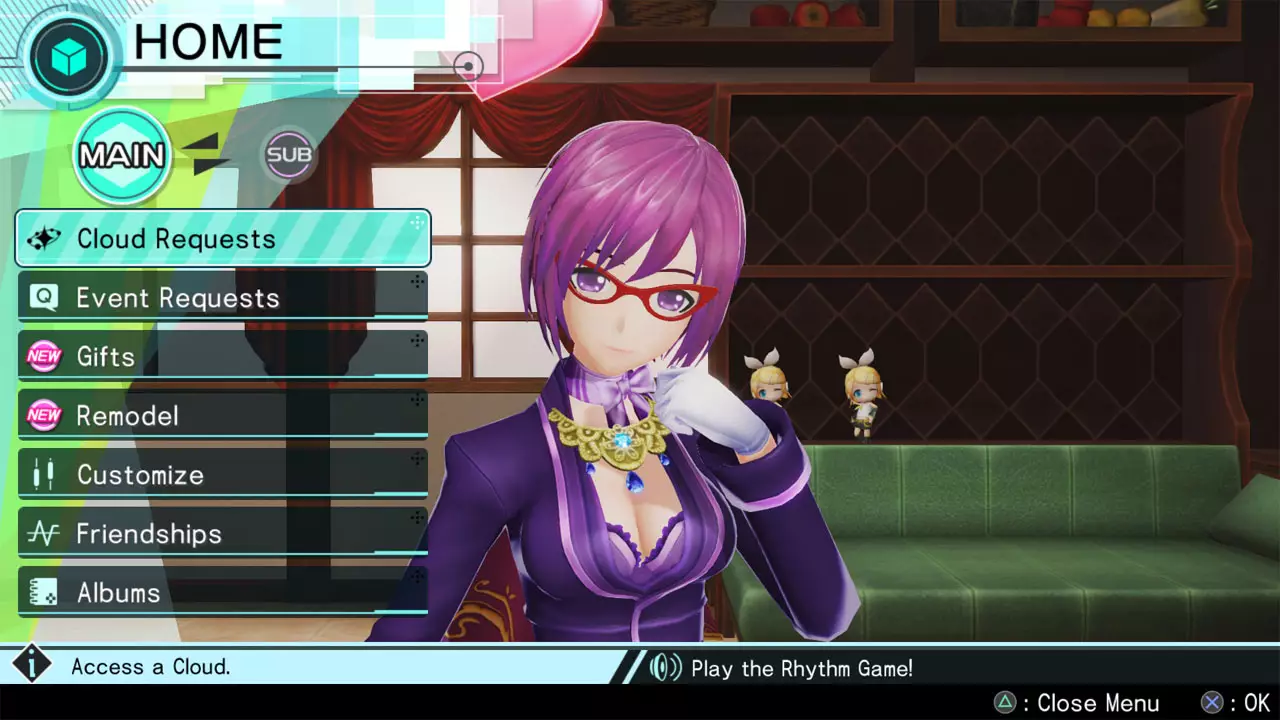This screenshot has width=1280, height=720.
Task: Click the circular marker on the heart gauge
Action: pyautogui.click(x=468, y=66)
